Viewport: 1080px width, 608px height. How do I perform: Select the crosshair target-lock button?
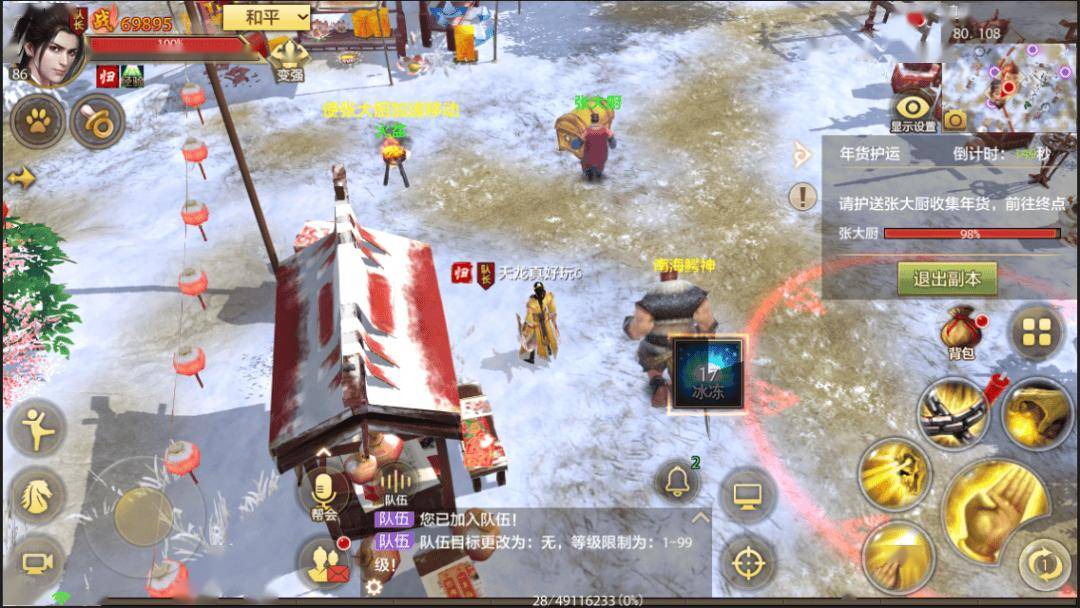click(747, 562)
